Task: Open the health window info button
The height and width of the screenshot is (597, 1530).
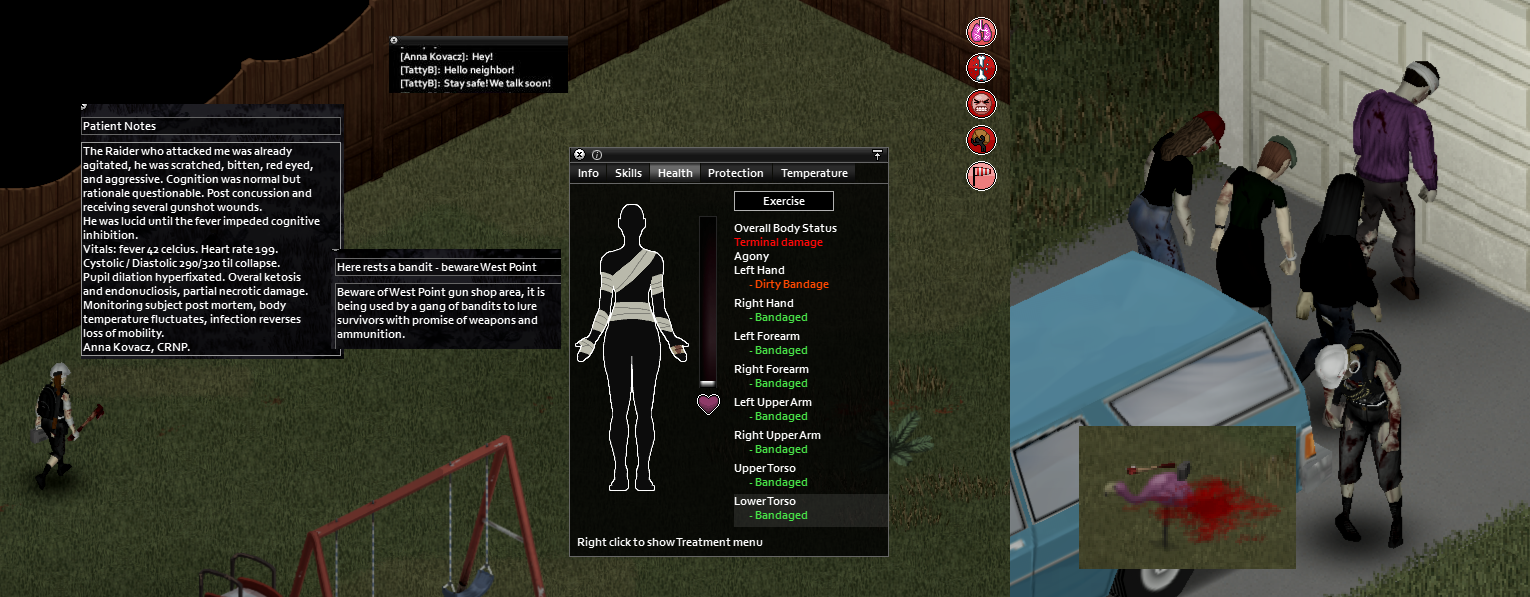Action: 597,155
